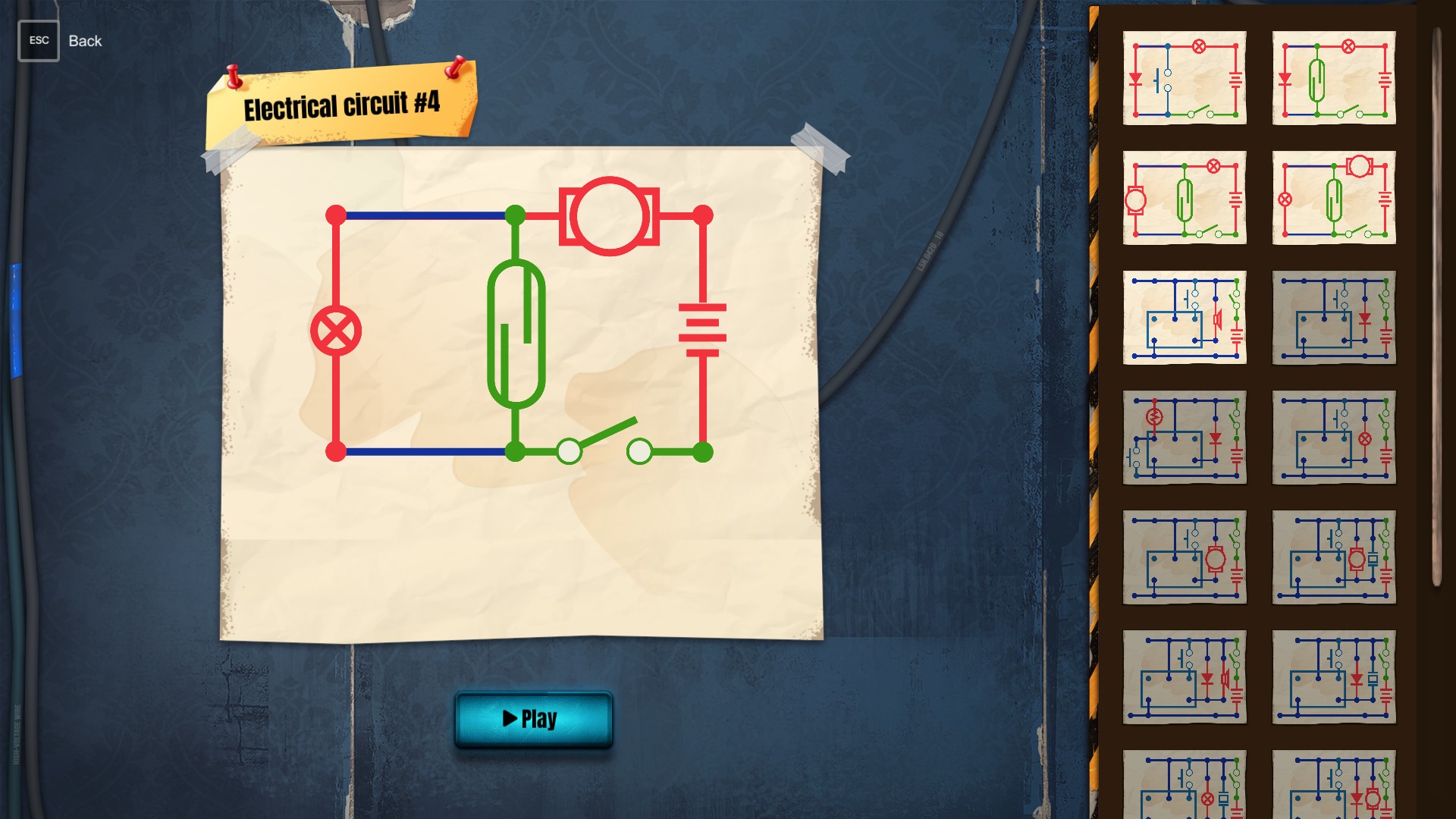This screenshot has width=1456, height=819.
Task: Select the red lamp symbol in the circuit
Action: [336, 328]
